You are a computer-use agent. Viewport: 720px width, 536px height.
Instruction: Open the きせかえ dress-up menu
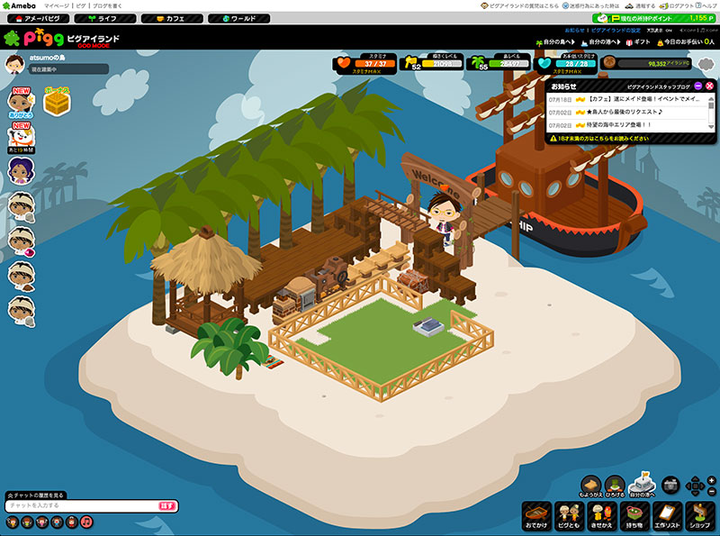click(602, 515)
